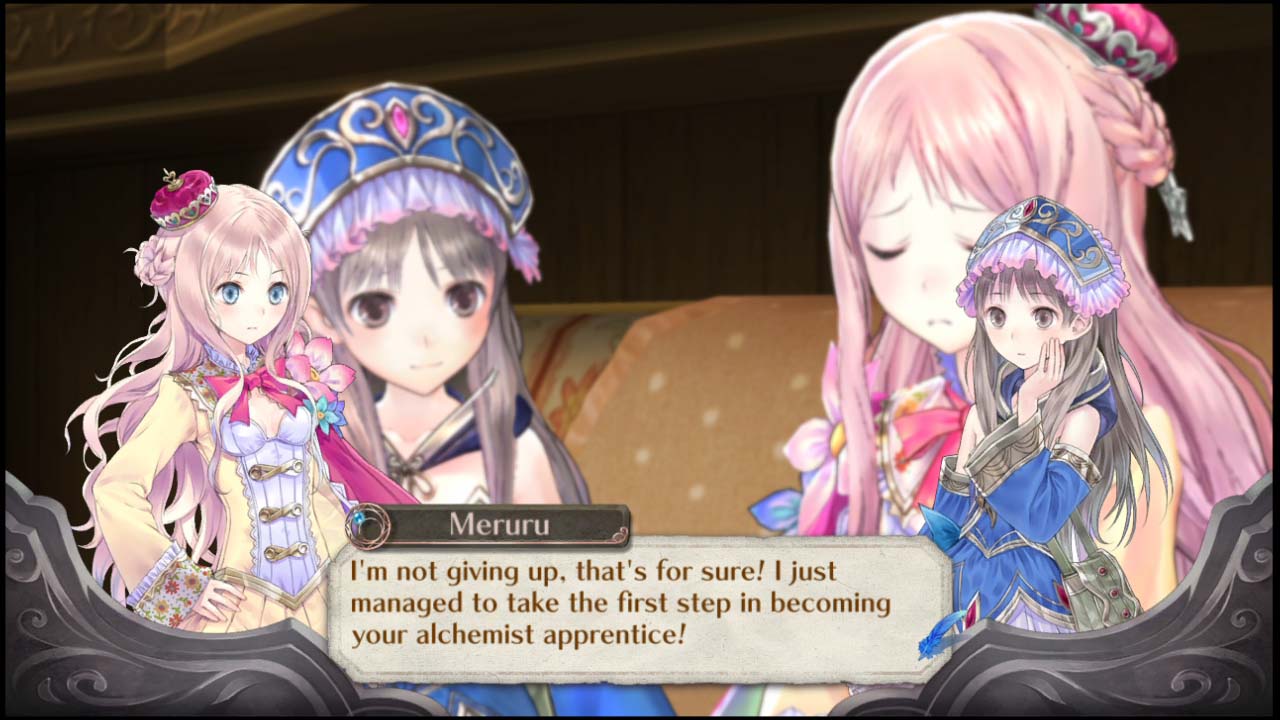
Task: Click the ornate jewel on Totori's blue hat
Action: click(400, 122)
